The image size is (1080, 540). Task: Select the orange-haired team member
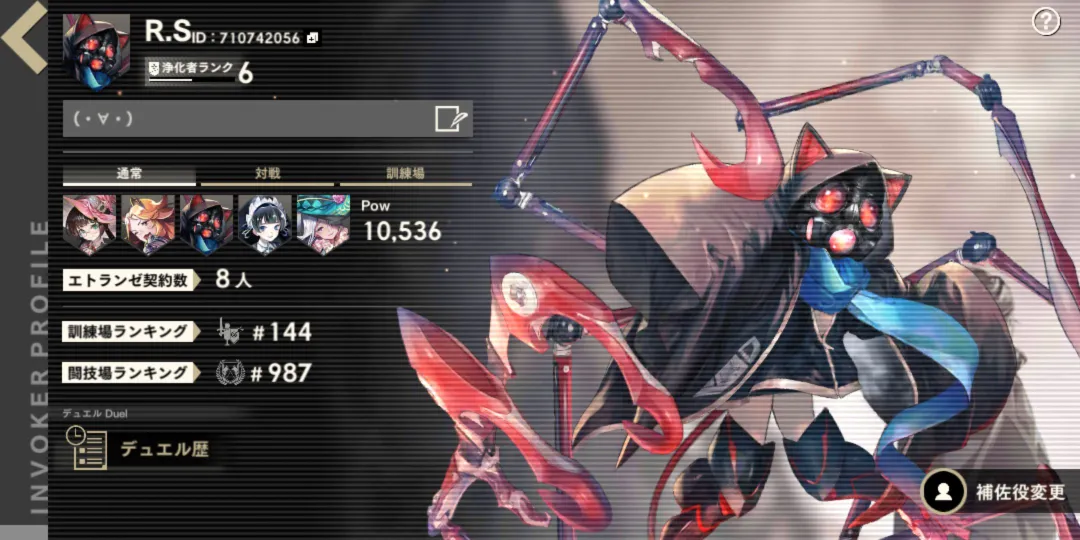(x=148, y=224)
